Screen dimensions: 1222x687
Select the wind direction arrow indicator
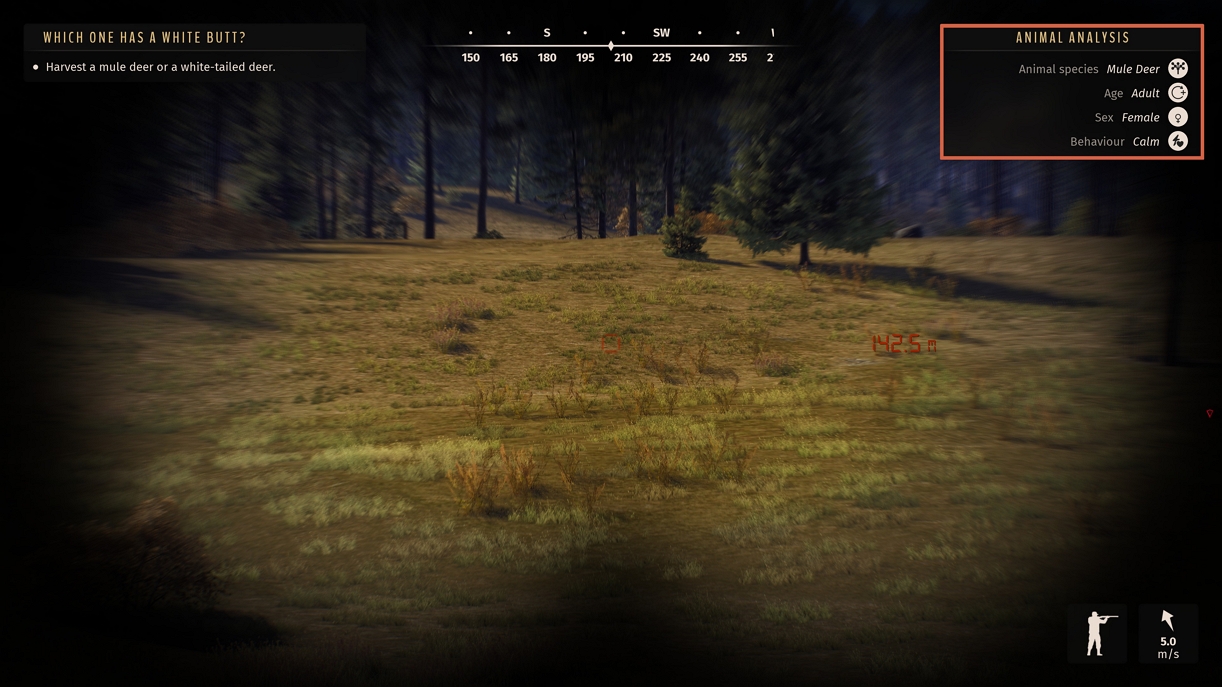coord(1167,621)
